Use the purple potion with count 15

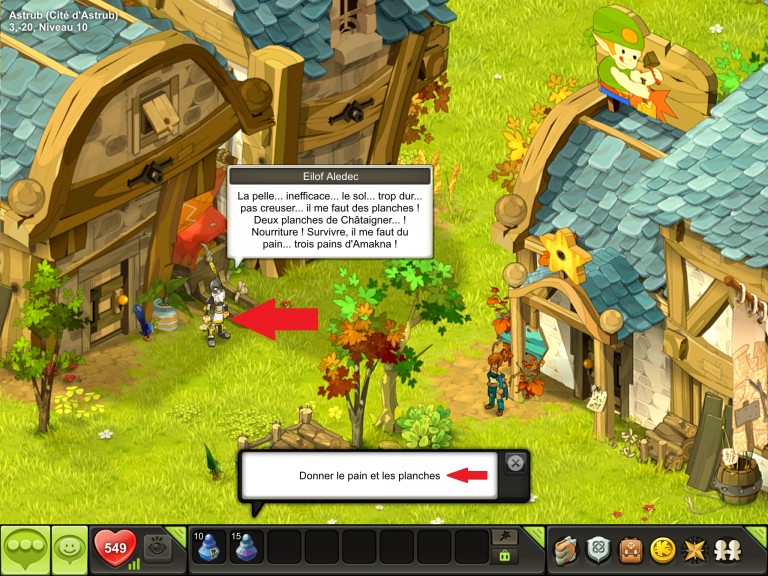pos(247,549)
